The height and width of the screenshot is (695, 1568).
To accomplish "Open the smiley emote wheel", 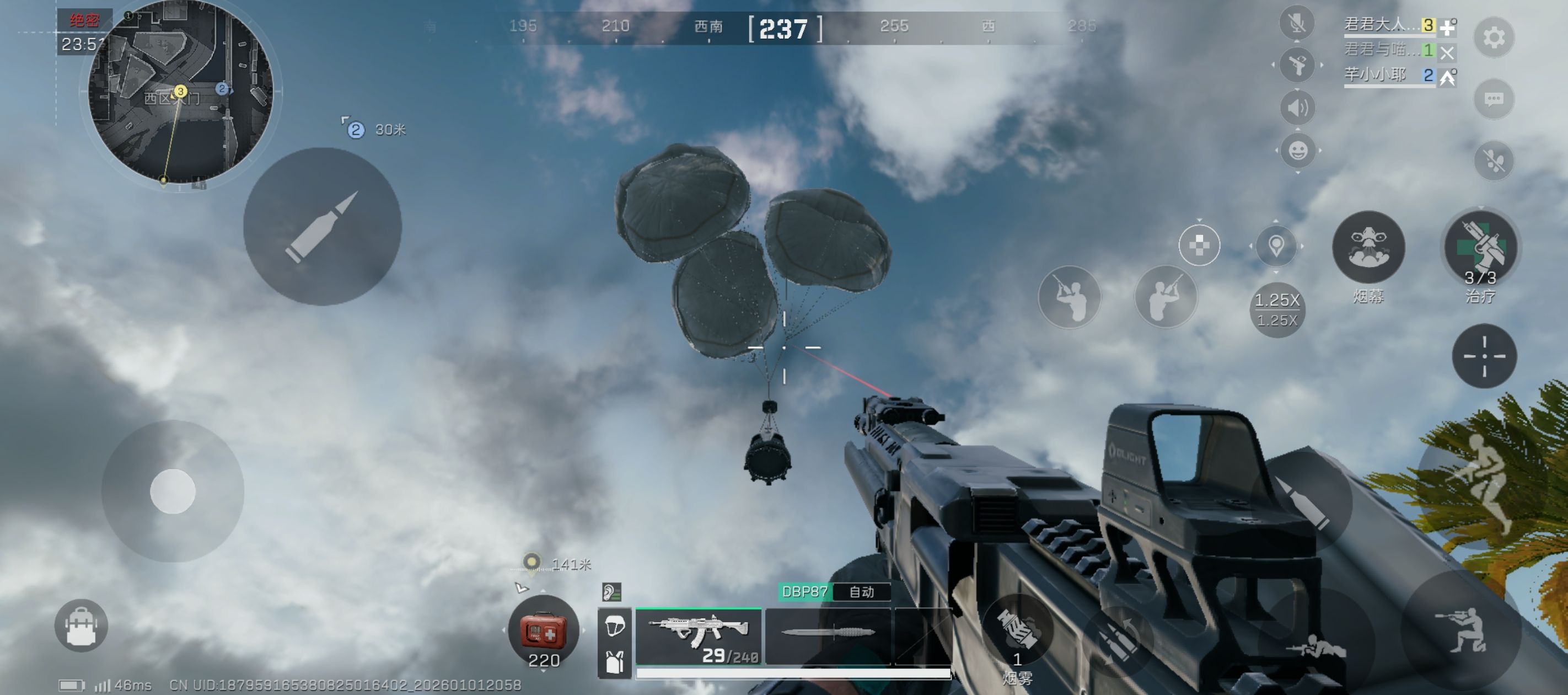I will (x=1297, y=151).
